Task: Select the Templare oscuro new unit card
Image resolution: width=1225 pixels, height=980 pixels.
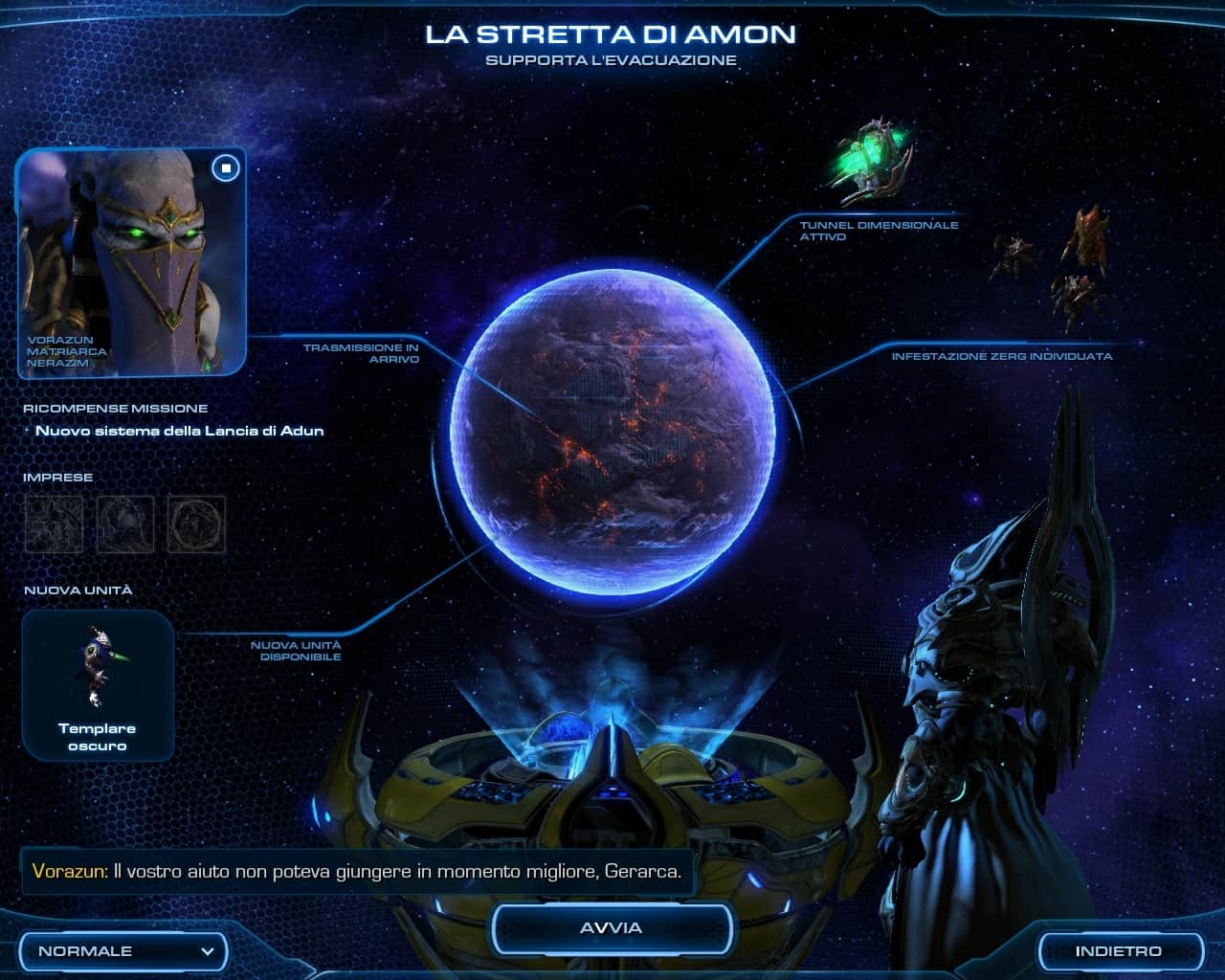Action: [98, 685]
